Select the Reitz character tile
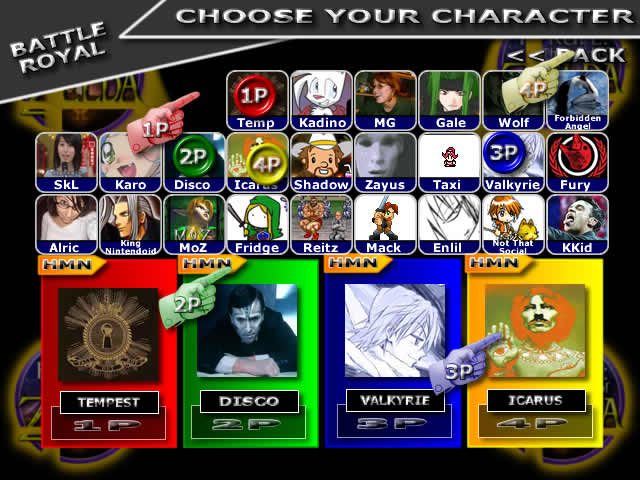 coord(321,222)
